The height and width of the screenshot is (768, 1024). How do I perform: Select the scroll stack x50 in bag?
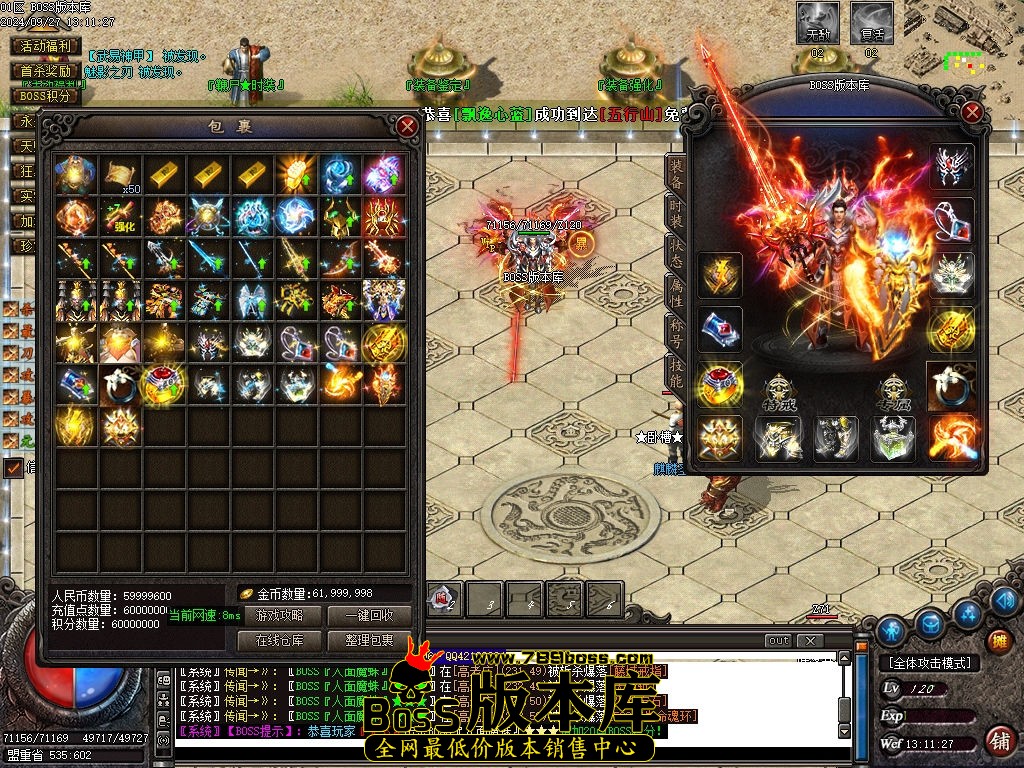(121, 175)
